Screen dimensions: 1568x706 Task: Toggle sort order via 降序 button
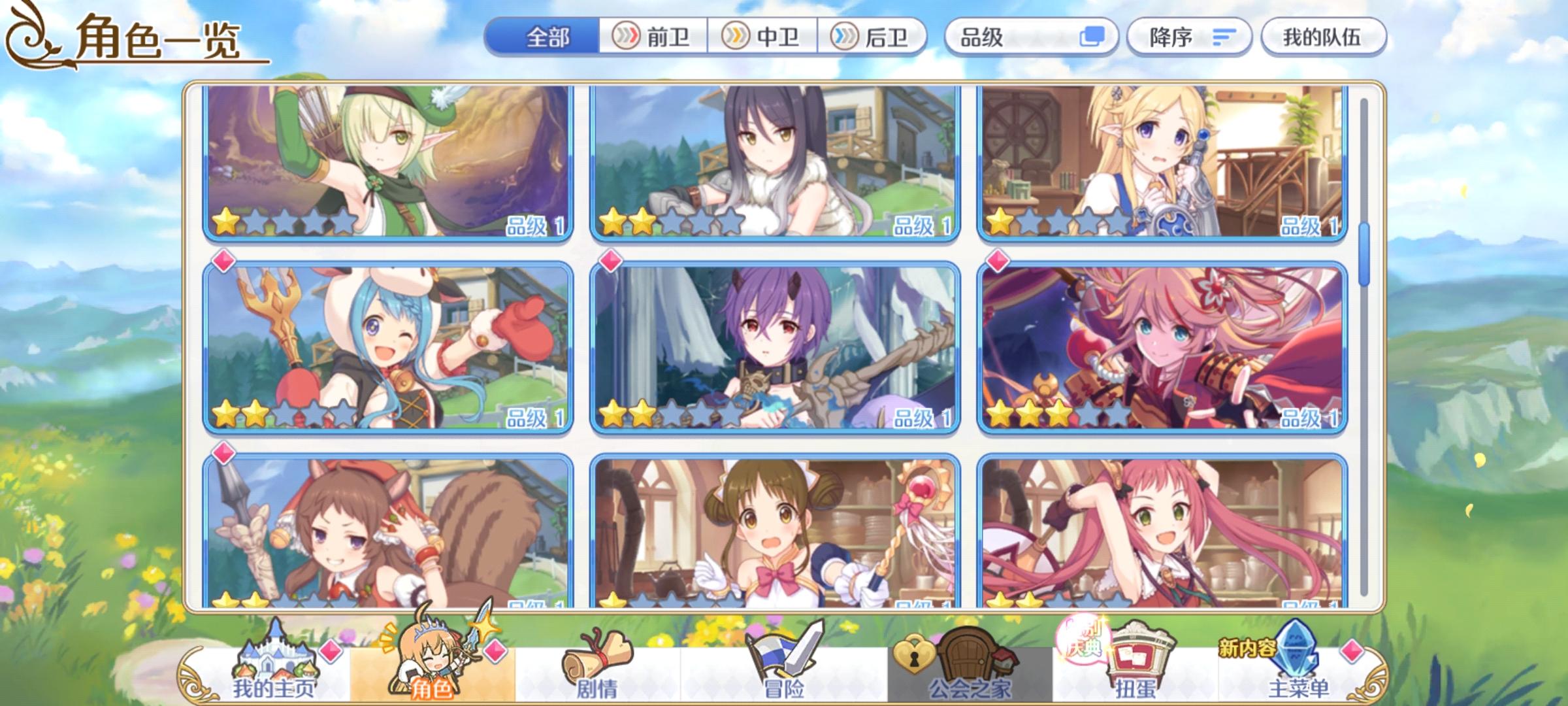(1173, 37)
